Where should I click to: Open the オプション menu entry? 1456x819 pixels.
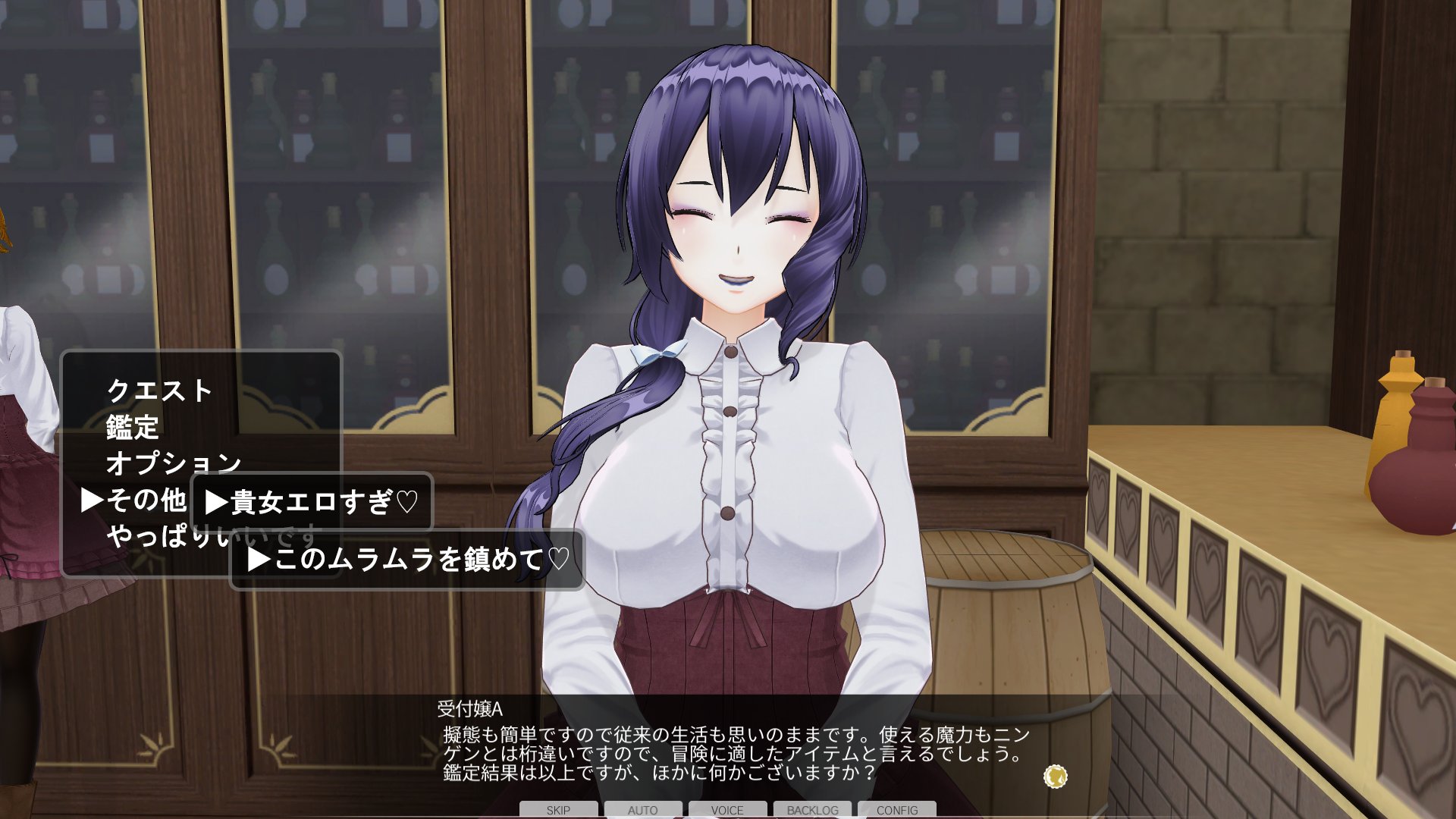pyautogui.click(x=174, y=463)
